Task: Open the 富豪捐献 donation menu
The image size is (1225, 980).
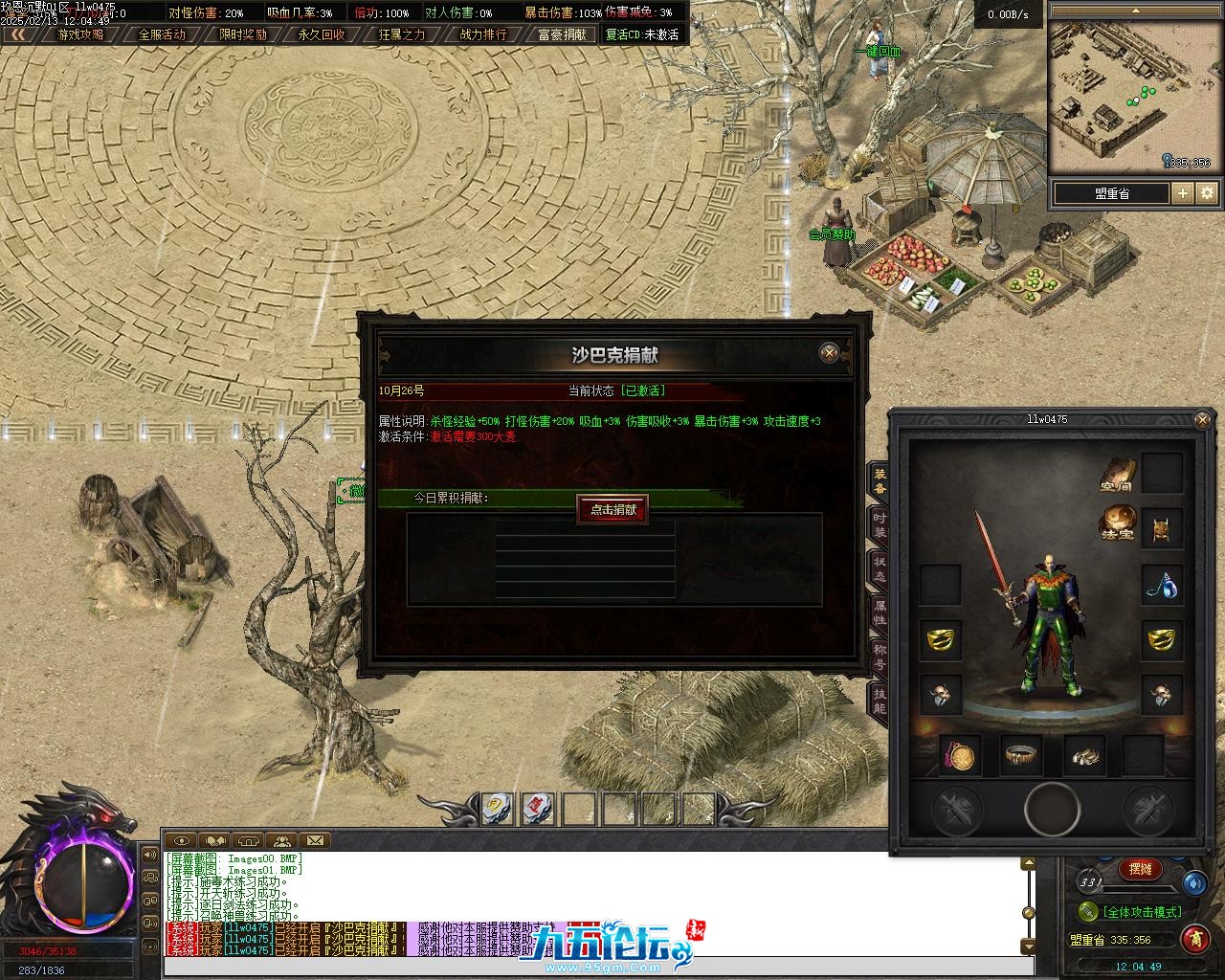Action: (562, 34)
